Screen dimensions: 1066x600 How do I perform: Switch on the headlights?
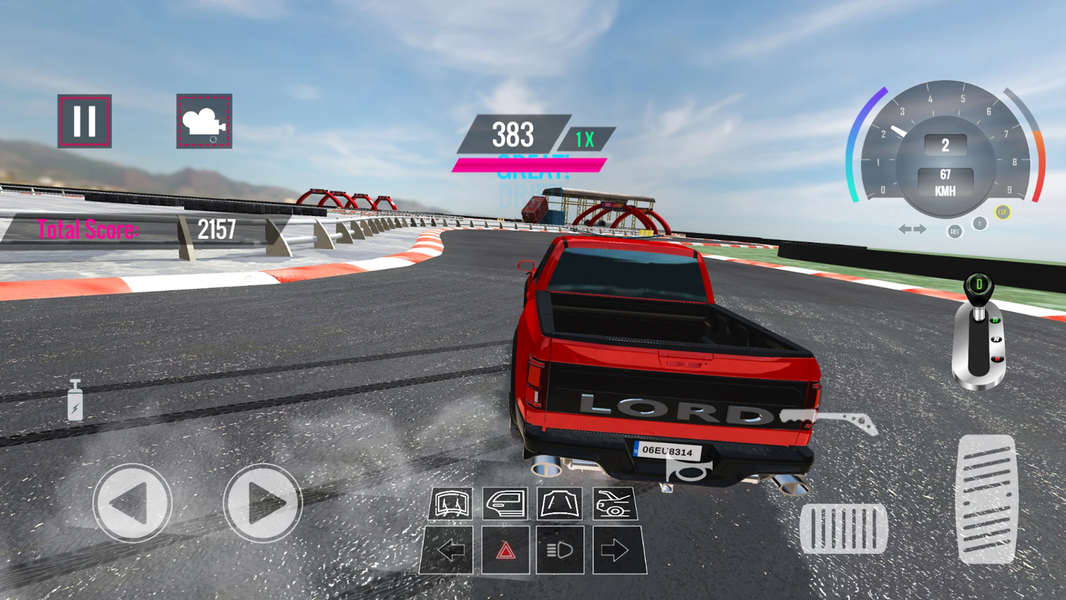point(560,550)
